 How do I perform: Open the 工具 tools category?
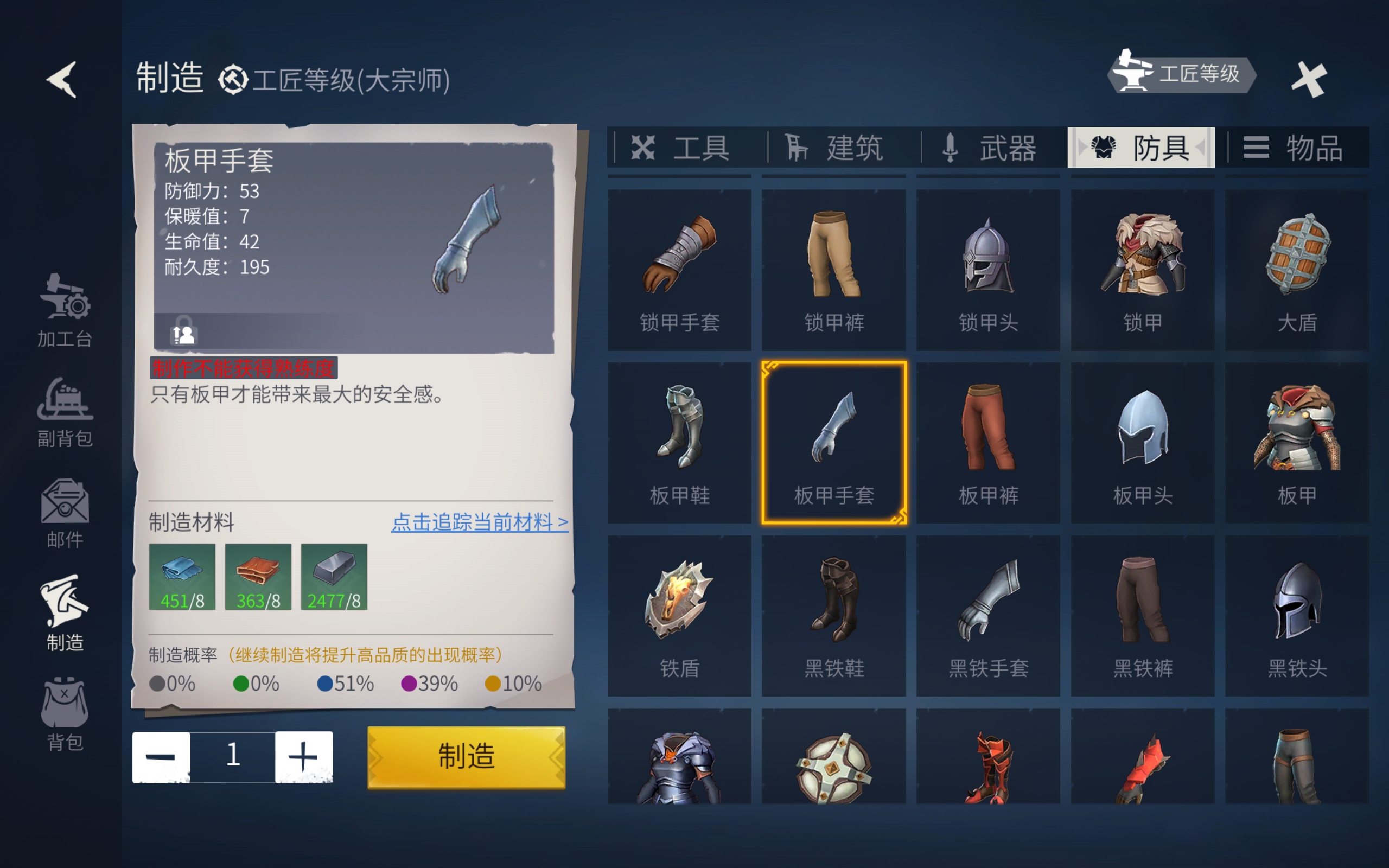683,148
